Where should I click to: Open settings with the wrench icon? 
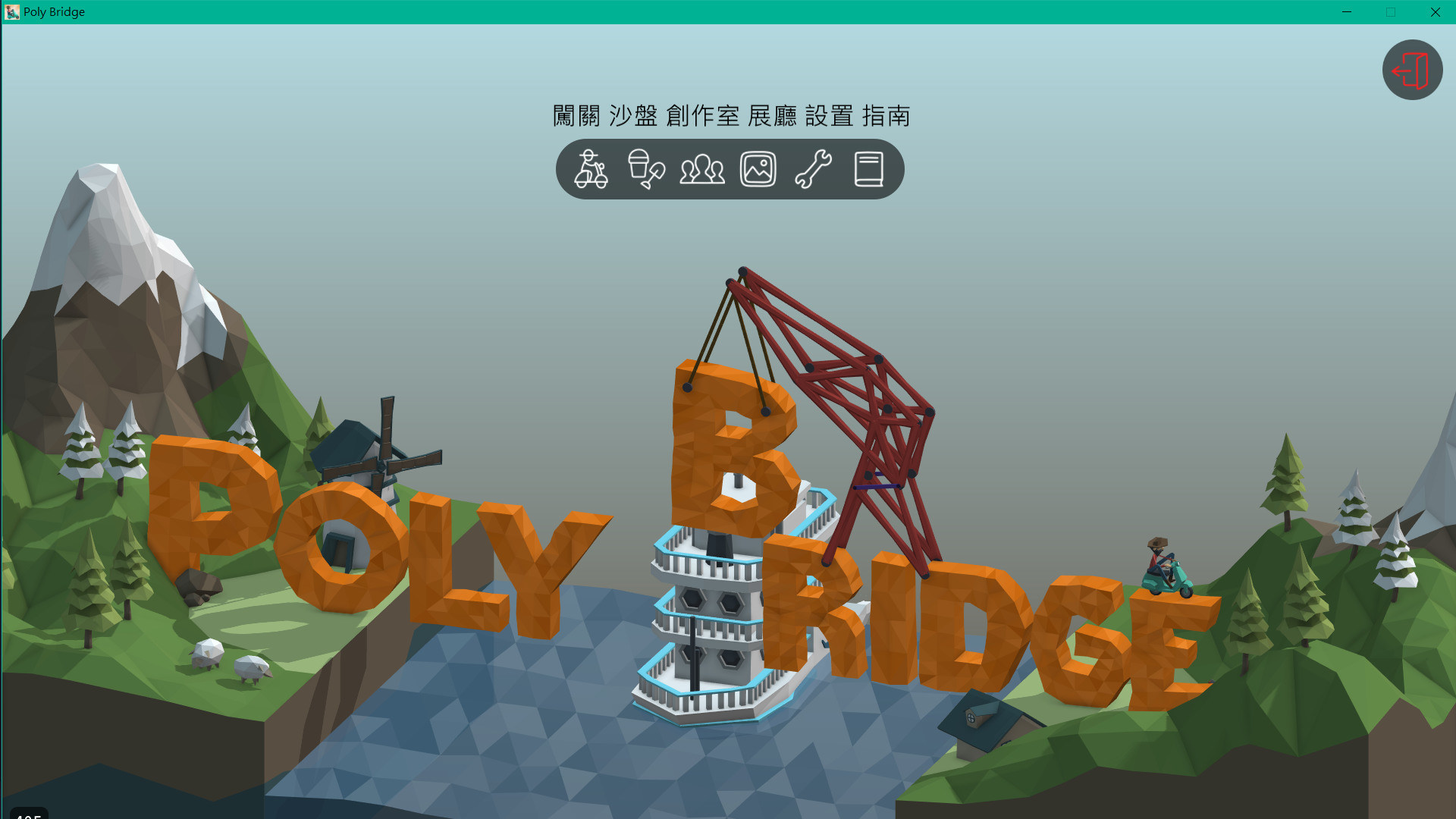pyautogui.click(x=812, y=170)
